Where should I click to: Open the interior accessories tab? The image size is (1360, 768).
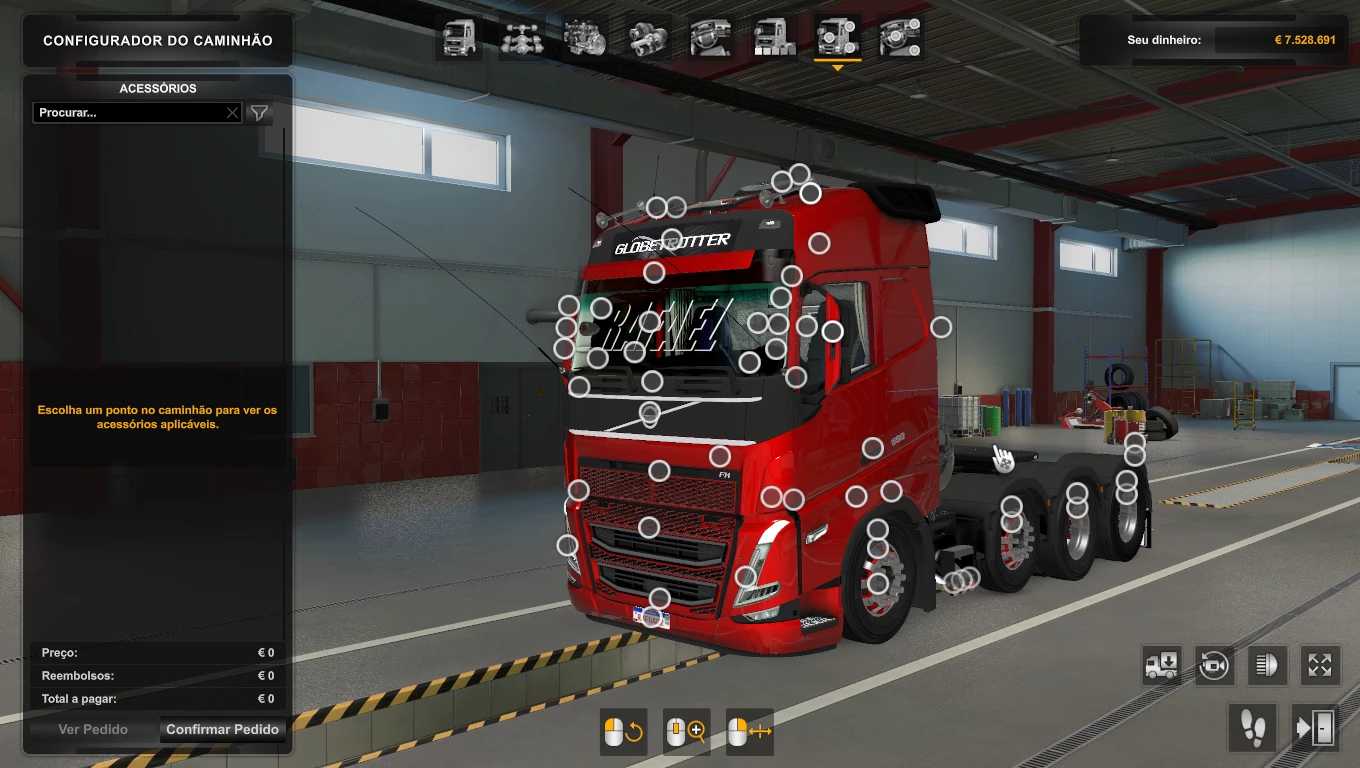pos(899,38)
